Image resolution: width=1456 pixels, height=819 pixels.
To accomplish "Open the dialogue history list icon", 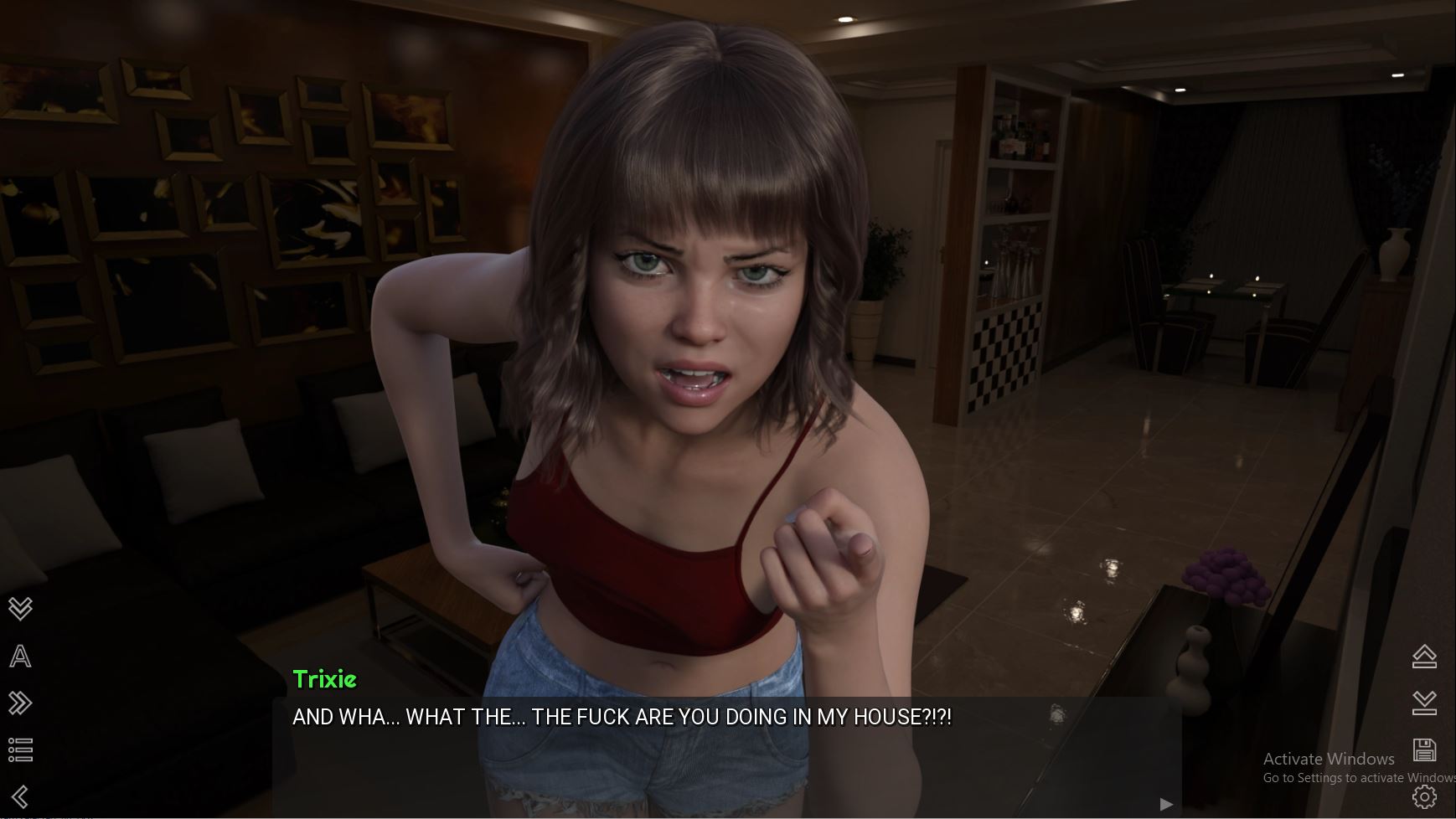I will [20, 749].
